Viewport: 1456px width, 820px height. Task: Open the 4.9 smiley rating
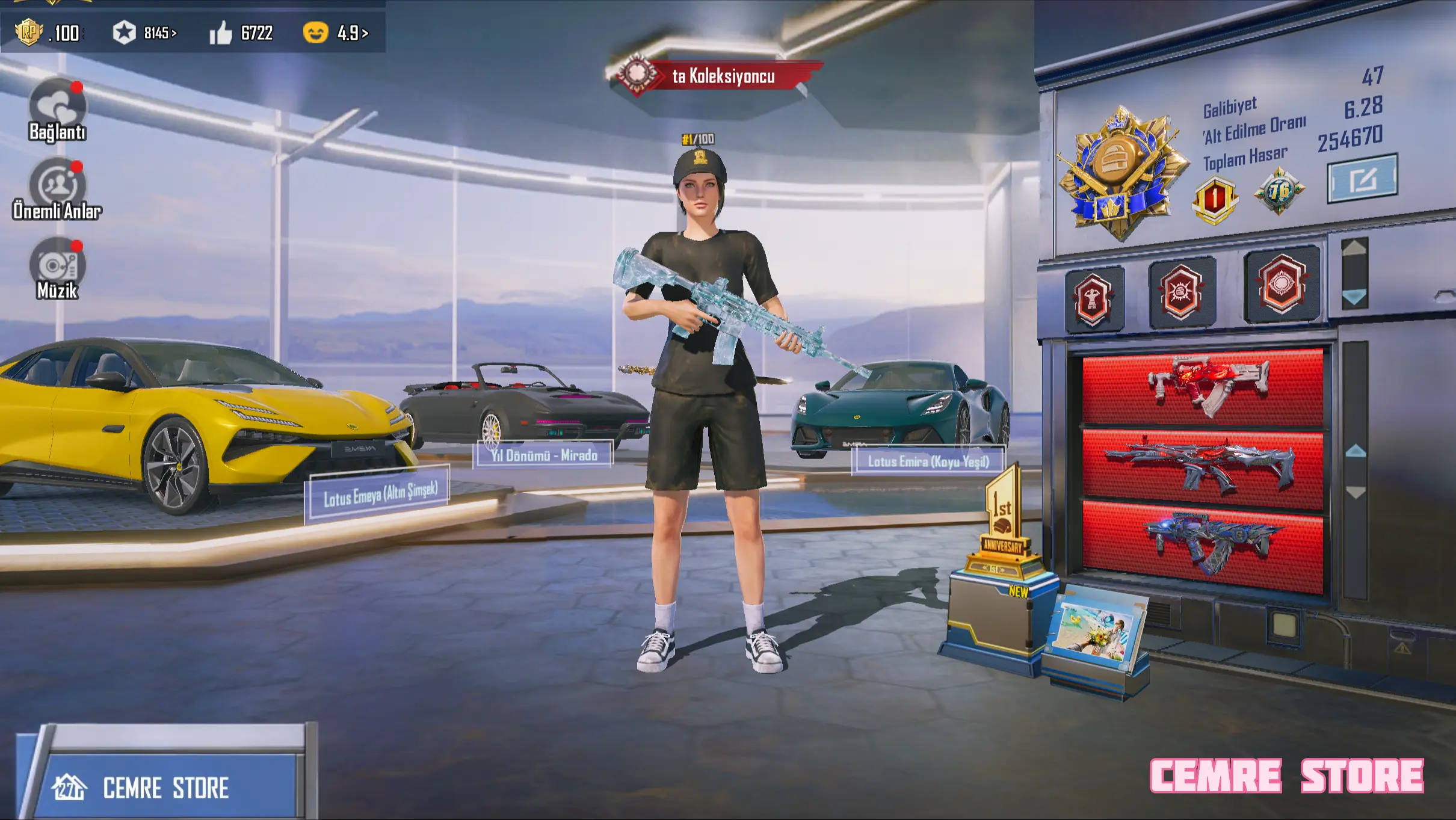335,32
